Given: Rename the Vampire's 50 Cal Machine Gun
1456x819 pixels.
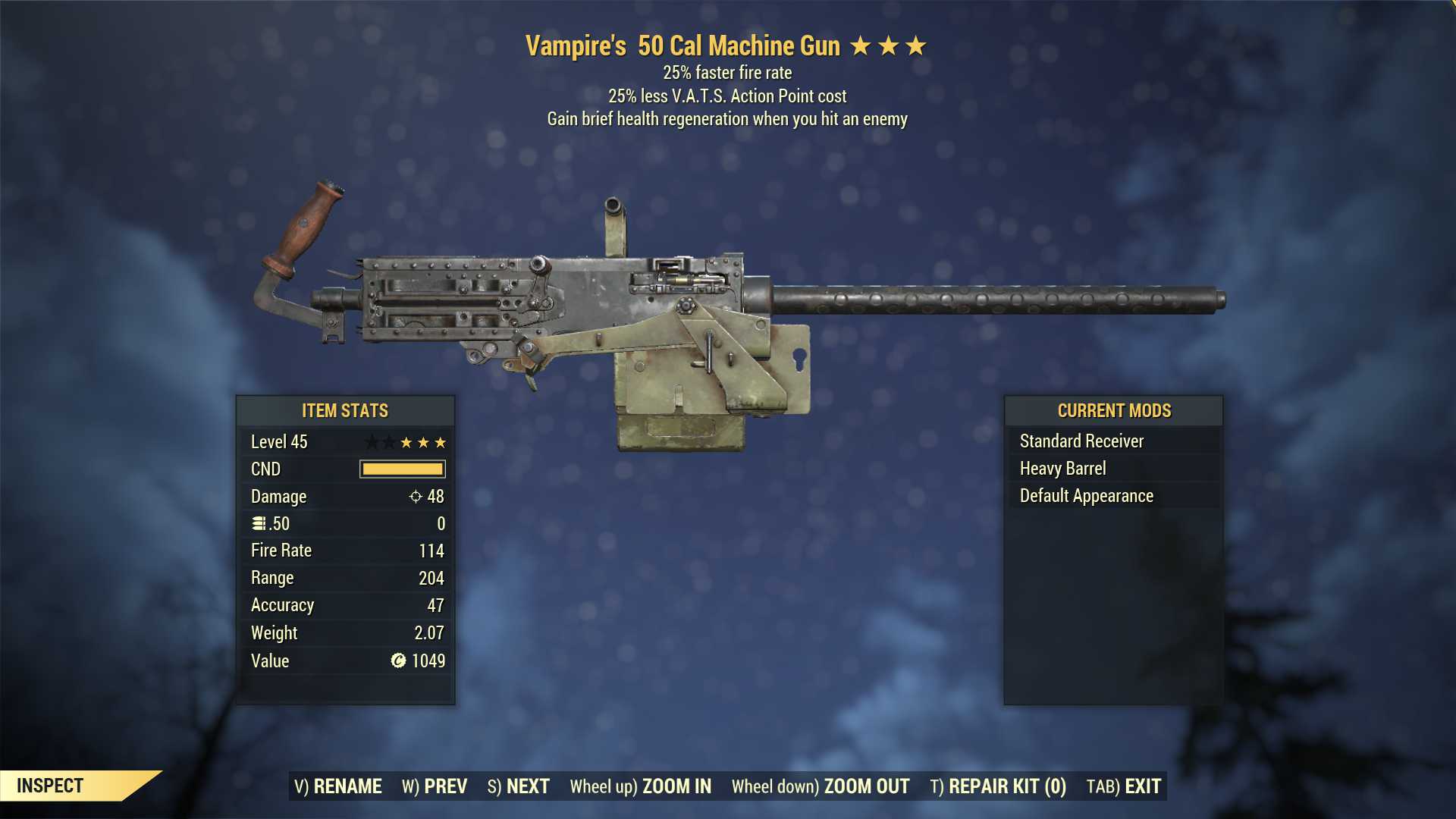Looking at the screenshot, I should pos(338,786).
